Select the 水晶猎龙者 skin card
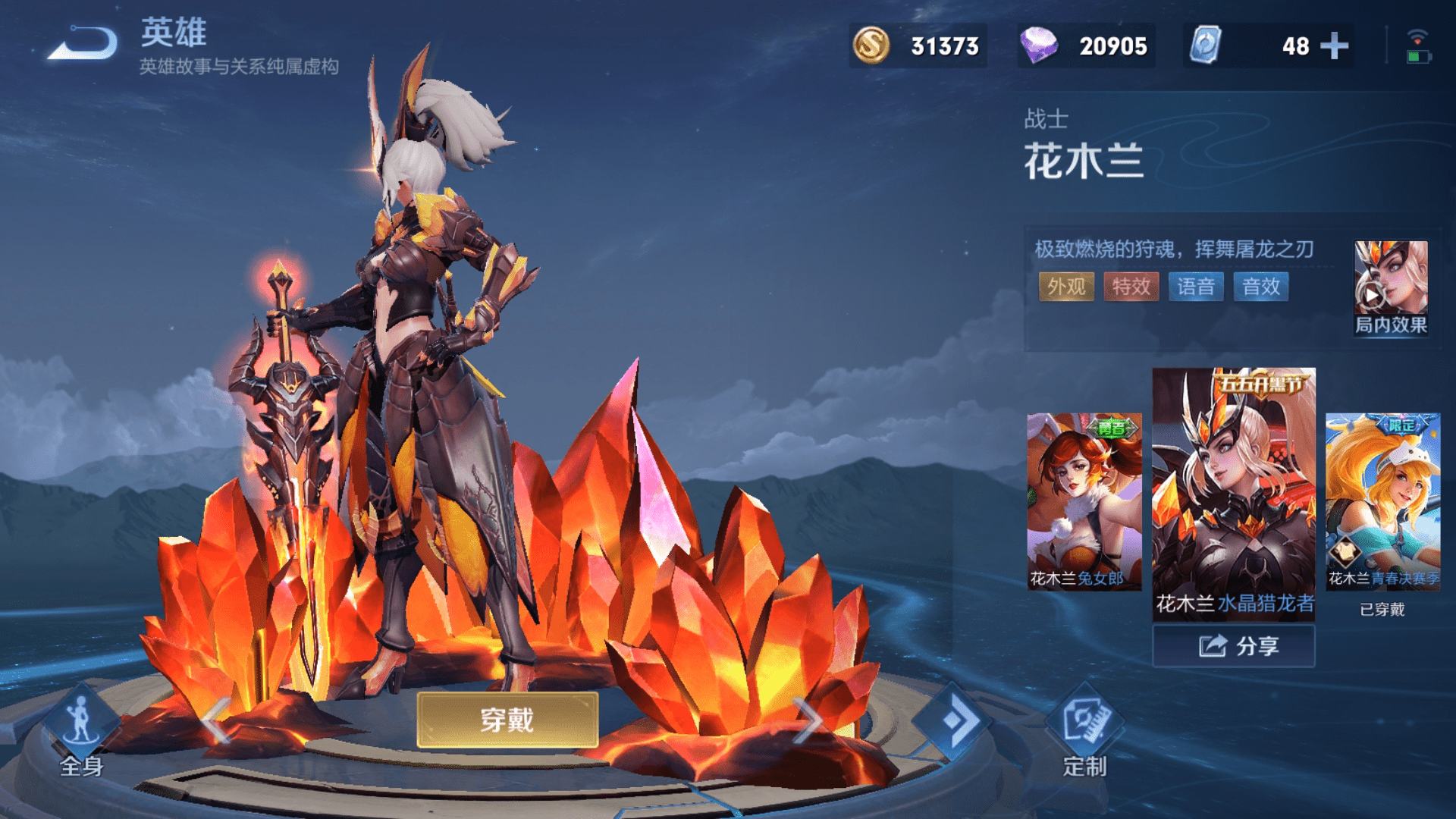Viewport: 1456px width, 819px height. 1234,493
